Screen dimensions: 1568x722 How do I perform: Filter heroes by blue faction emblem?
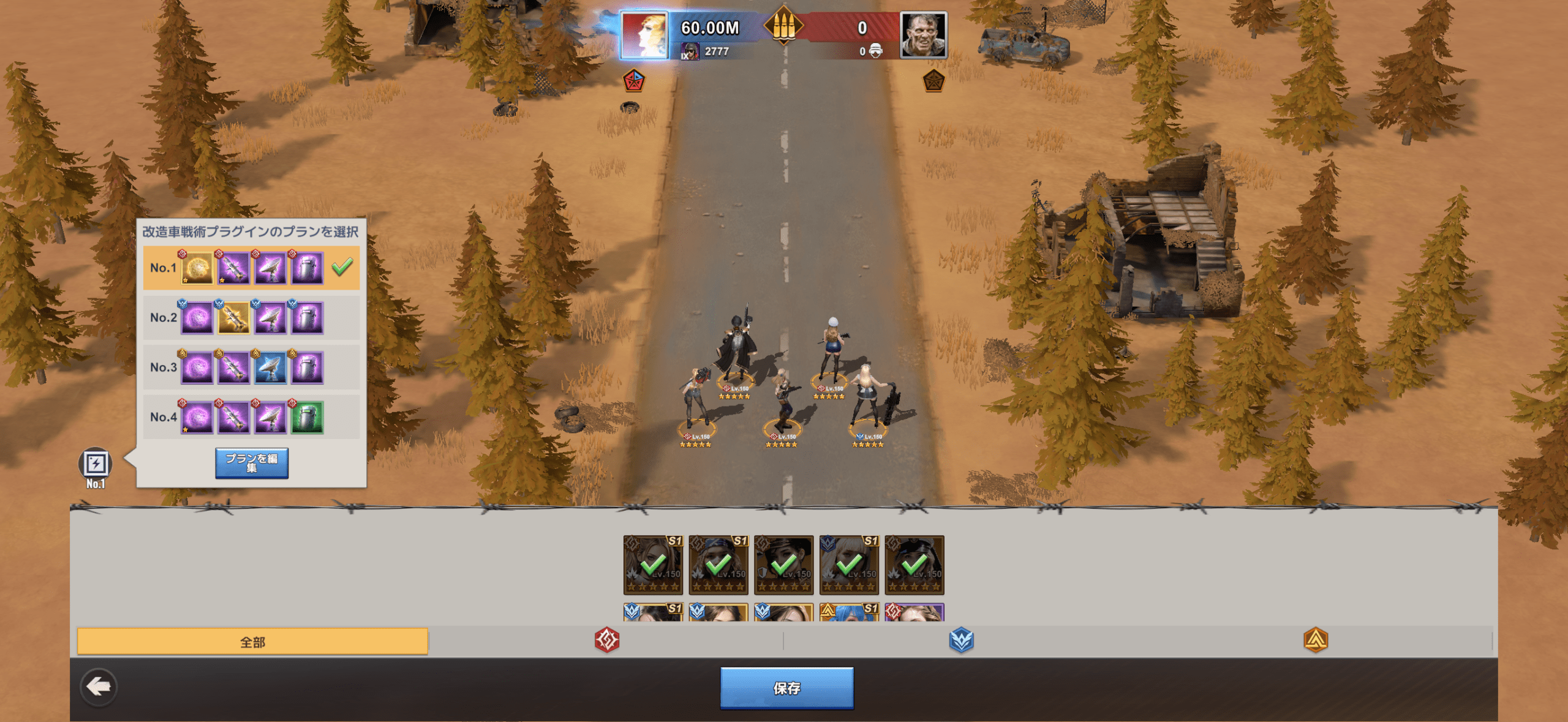click(x=961, y=641)
